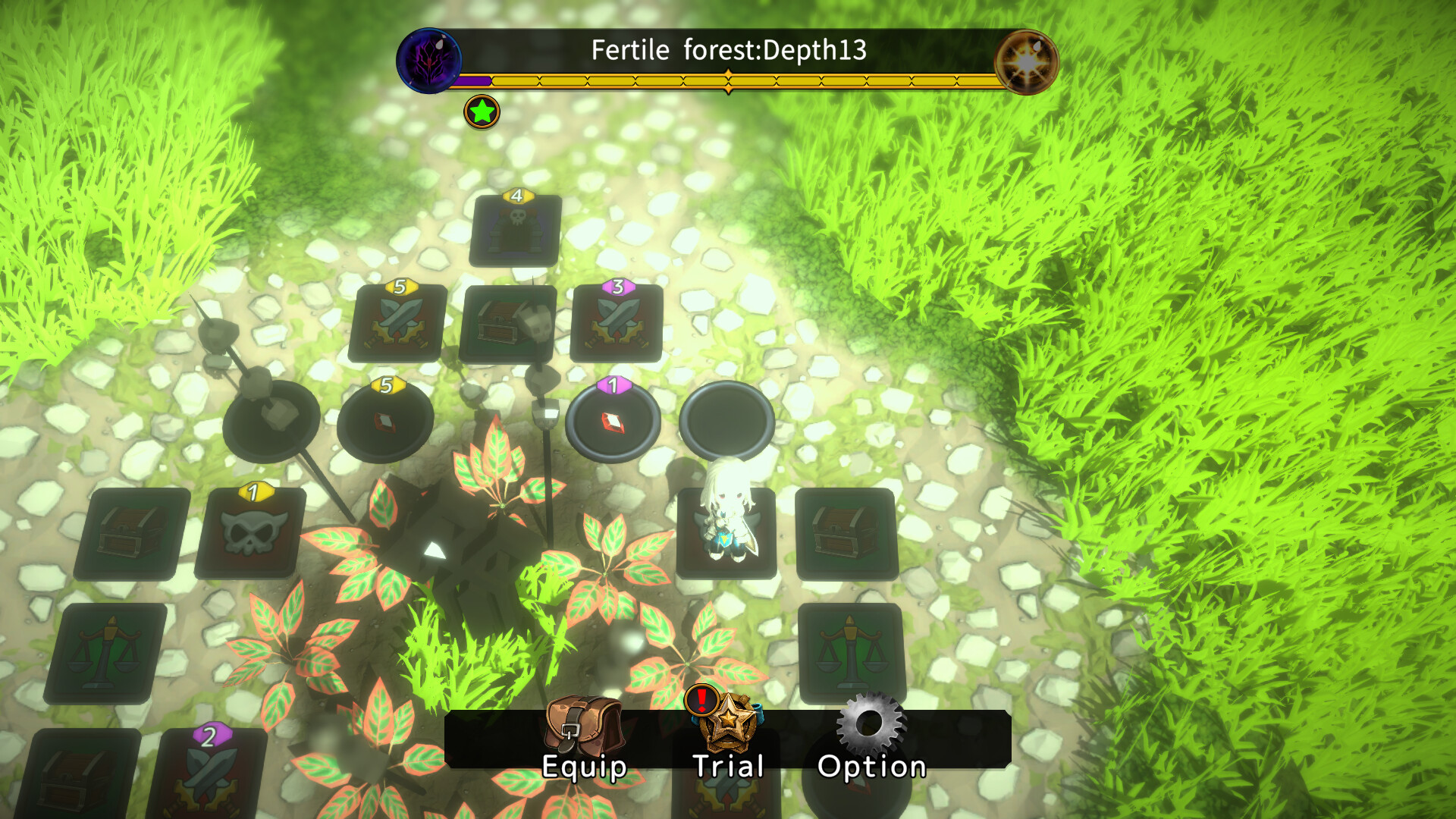Select the white-haired hero character on the board
The width and height of the screenshot is (1456, 819).
click(724, 531)
